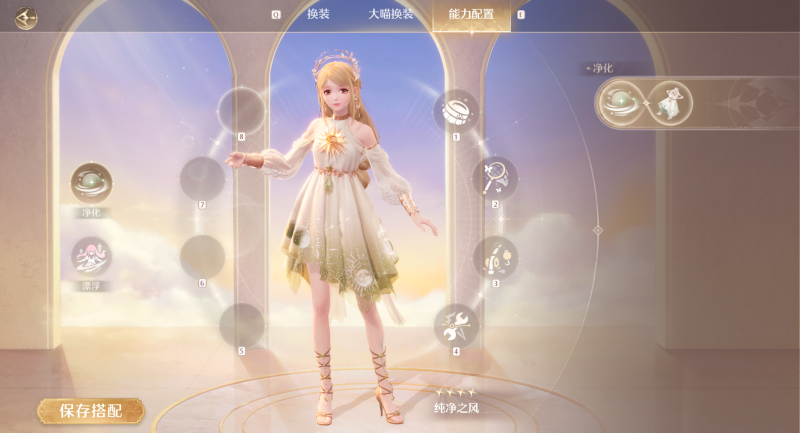Viewport: 800px width, 433px height.
Task: Select ability slot 3 with the telescope icon
Action: (494, 257)
